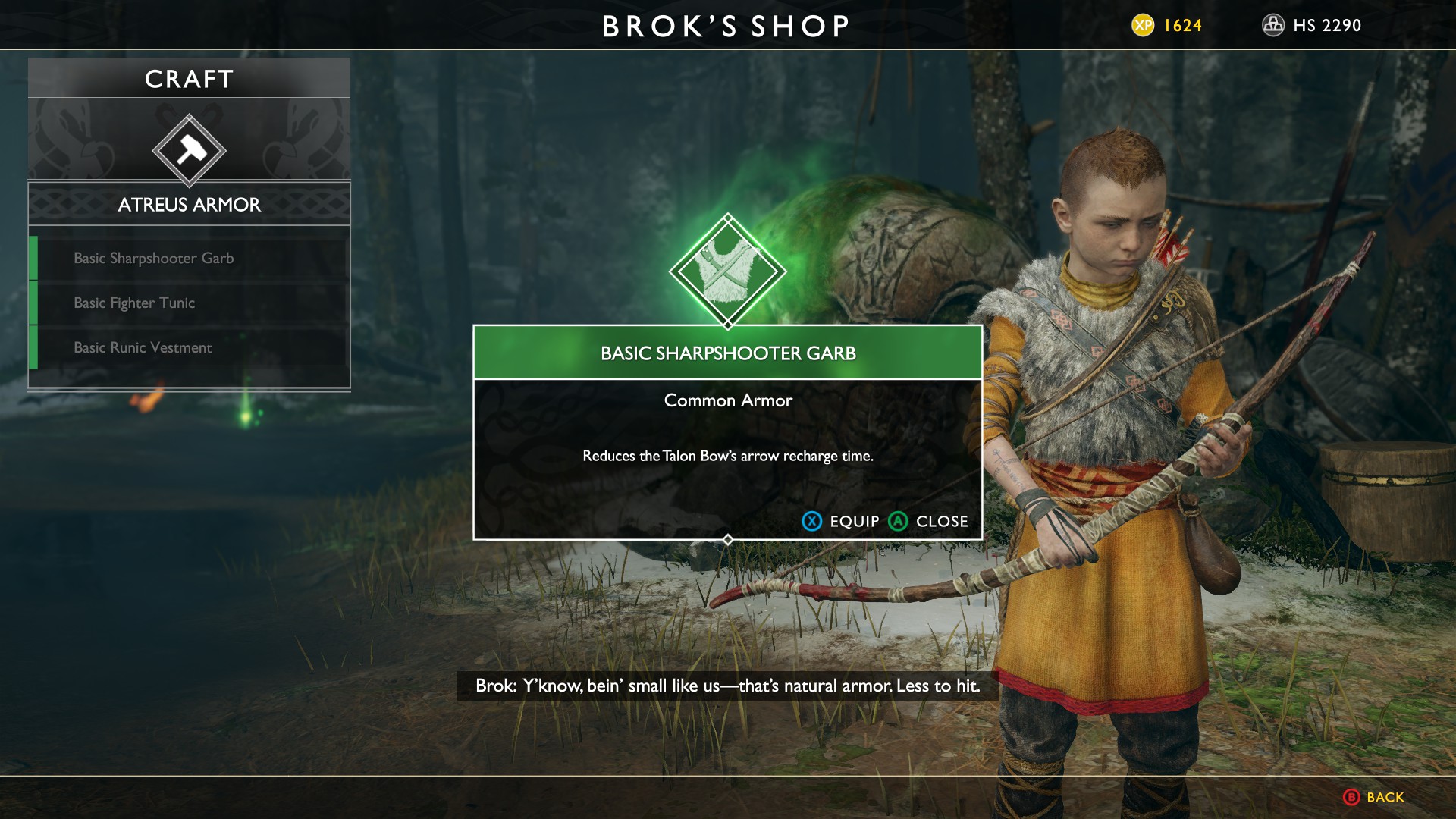This screenshot has height=819, width=1456.
Task: Equip the Basic Sharpshooter Garb
Action: tap(841, 522)
